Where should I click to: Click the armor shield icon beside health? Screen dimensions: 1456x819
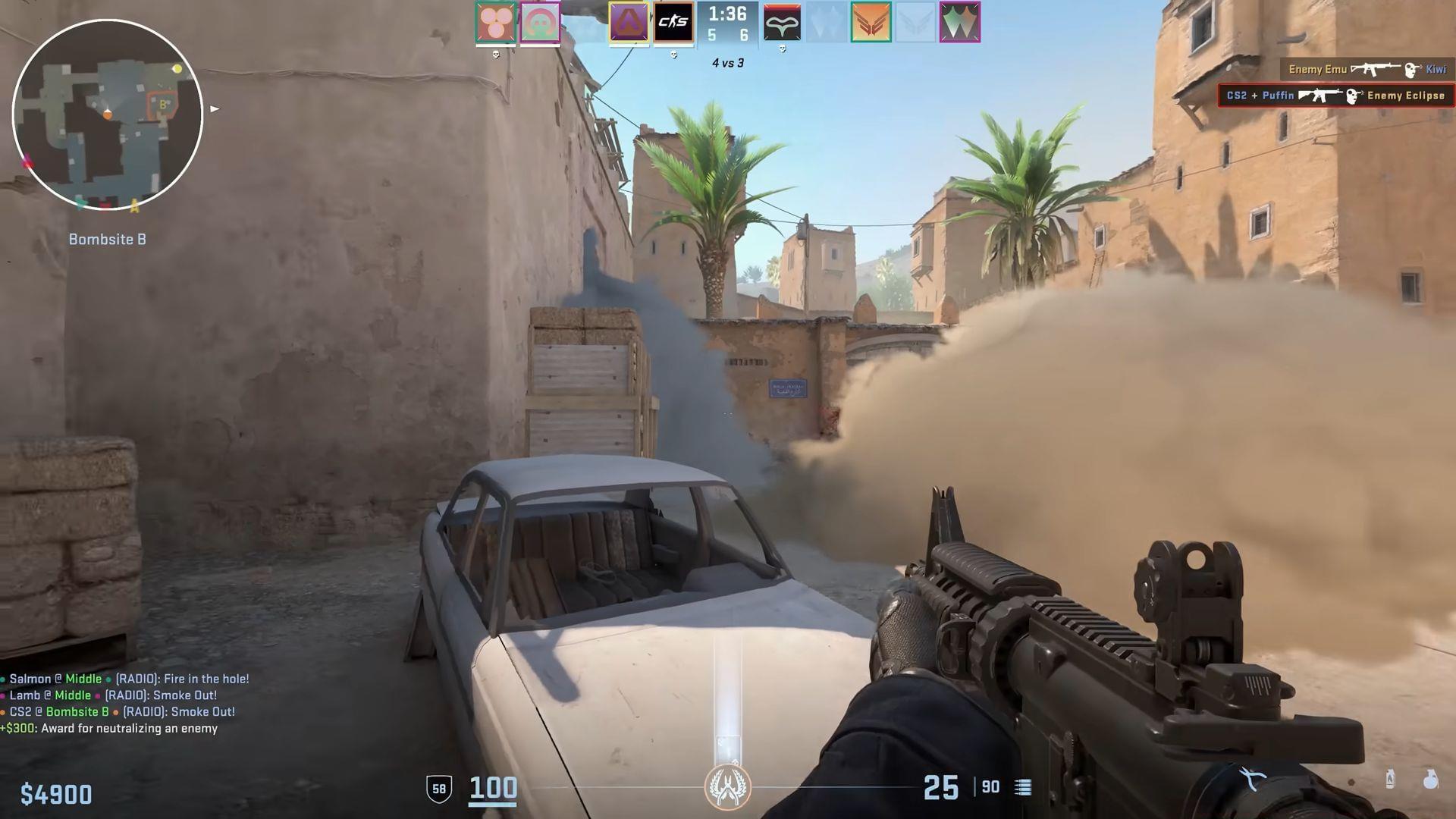438,788
